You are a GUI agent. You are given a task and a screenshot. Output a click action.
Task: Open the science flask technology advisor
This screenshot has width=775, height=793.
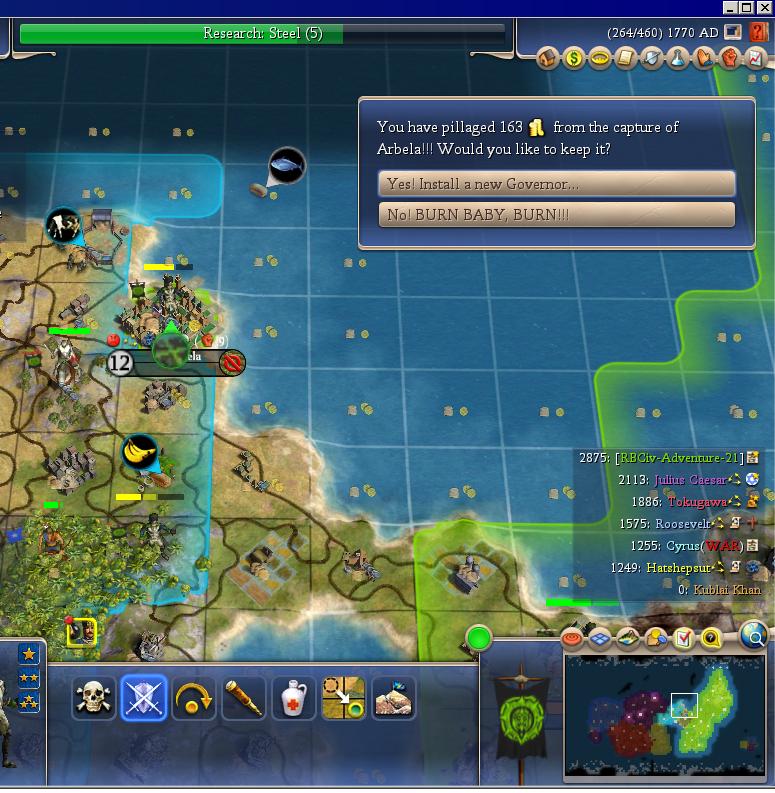677,59
